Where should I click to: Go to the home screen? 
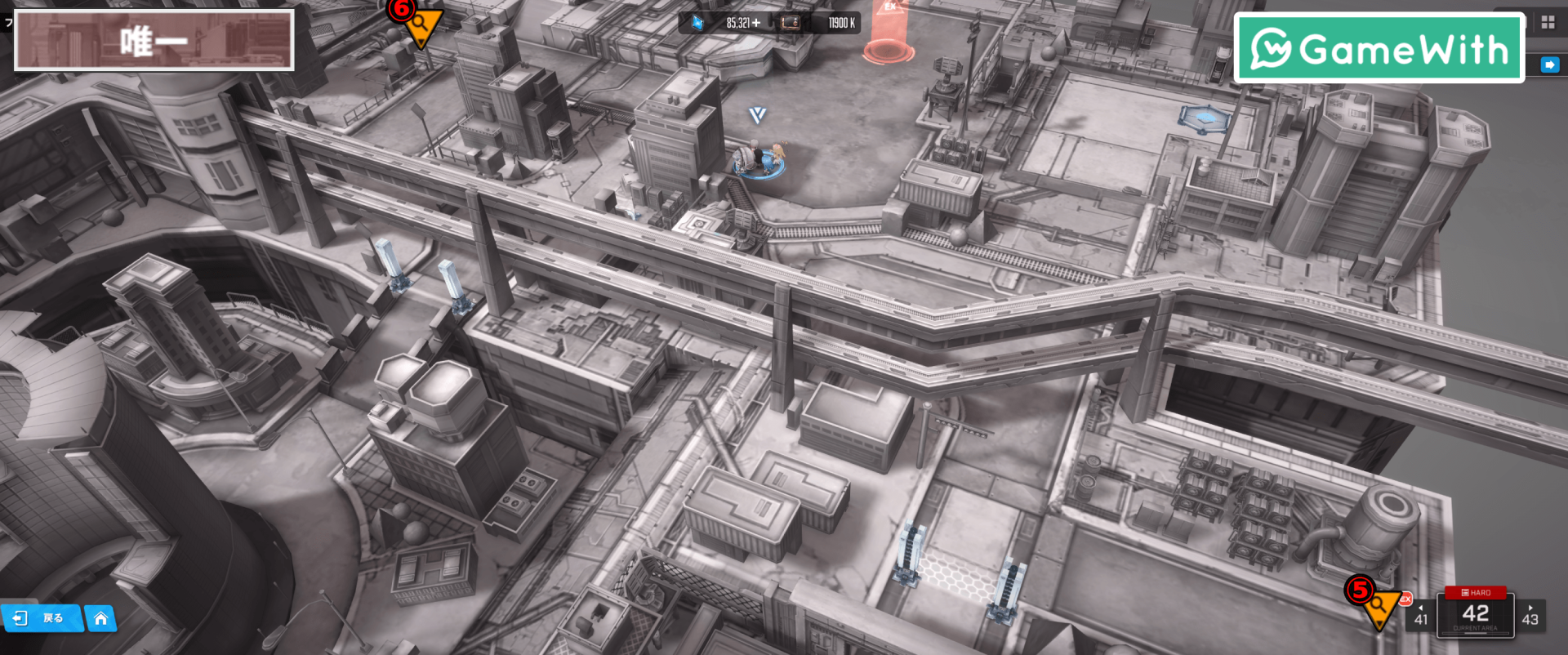(x=100, y=618)
